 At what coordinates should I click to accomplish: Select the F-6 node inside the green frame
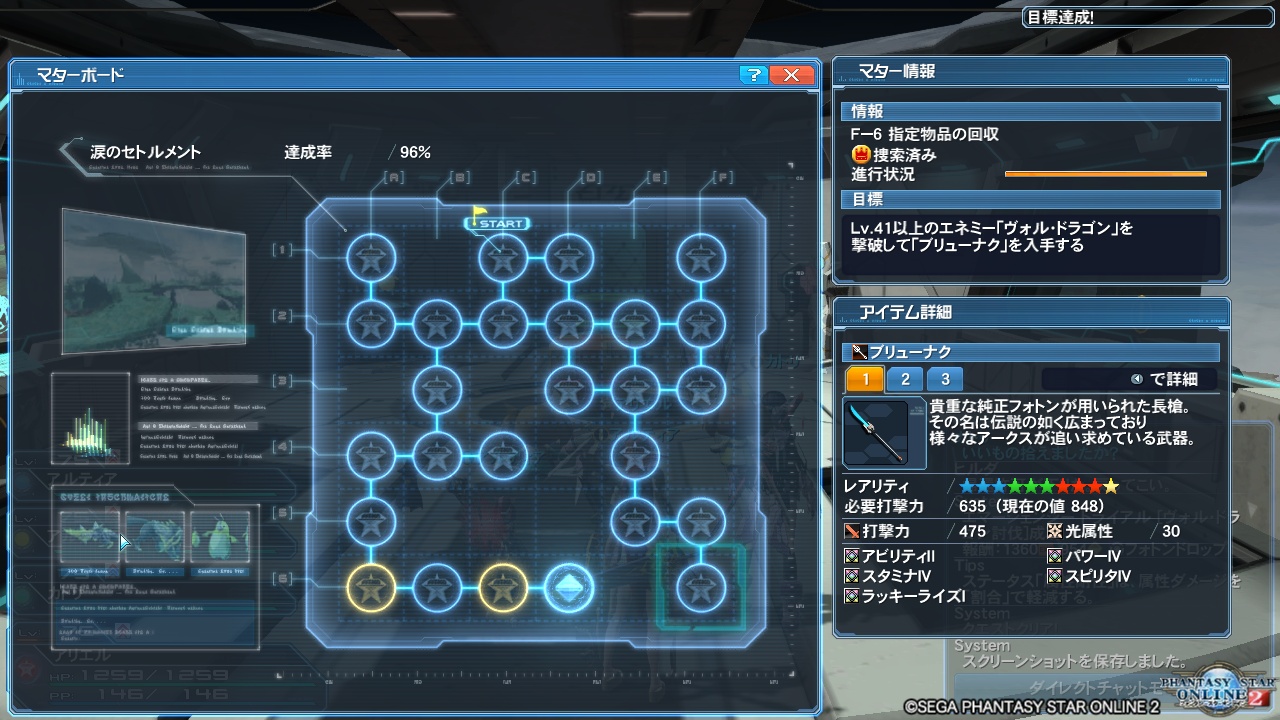click(x=703, y=587)
